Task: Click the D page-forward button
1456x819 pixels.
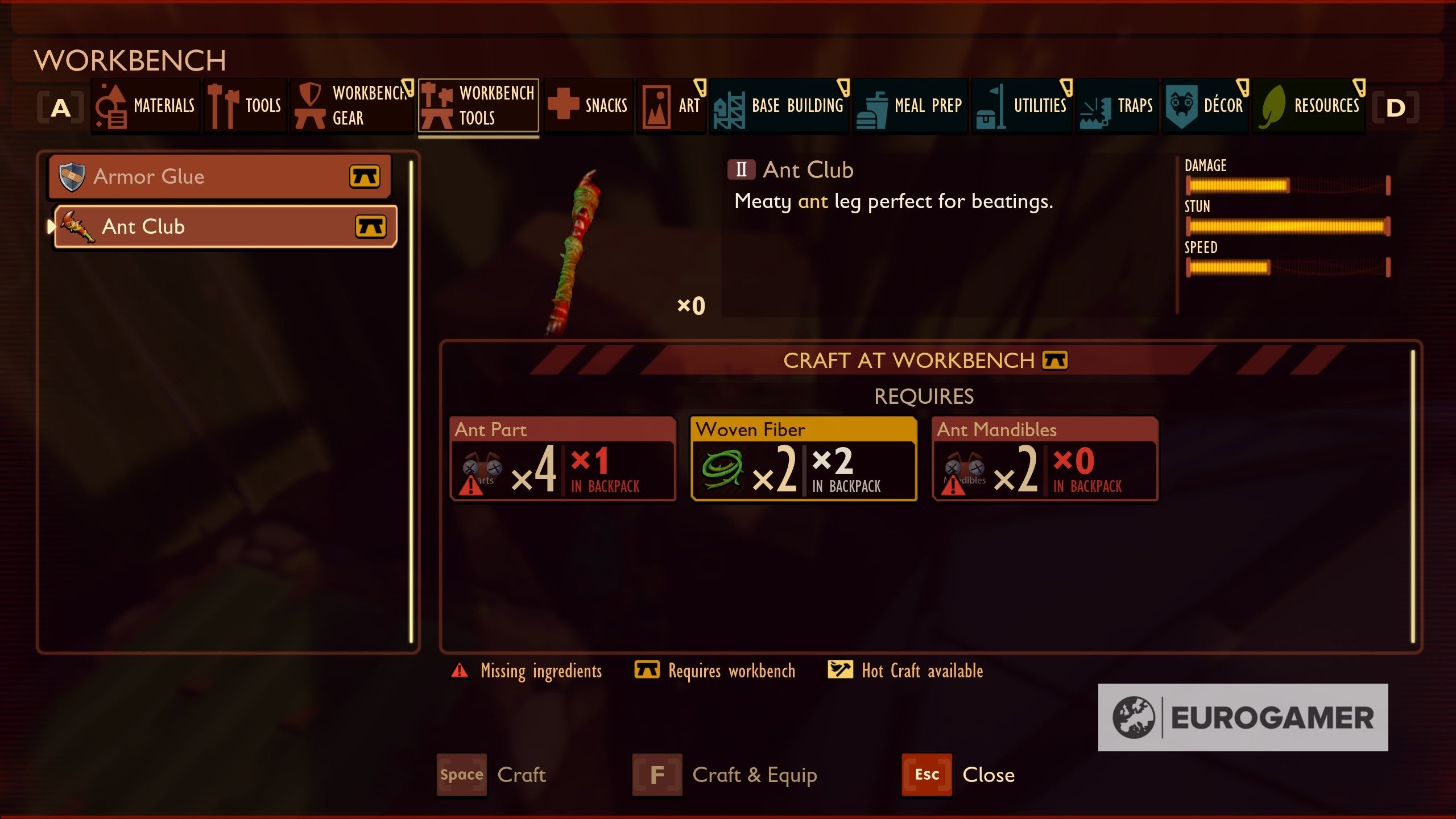Action: click(1395, 106)
